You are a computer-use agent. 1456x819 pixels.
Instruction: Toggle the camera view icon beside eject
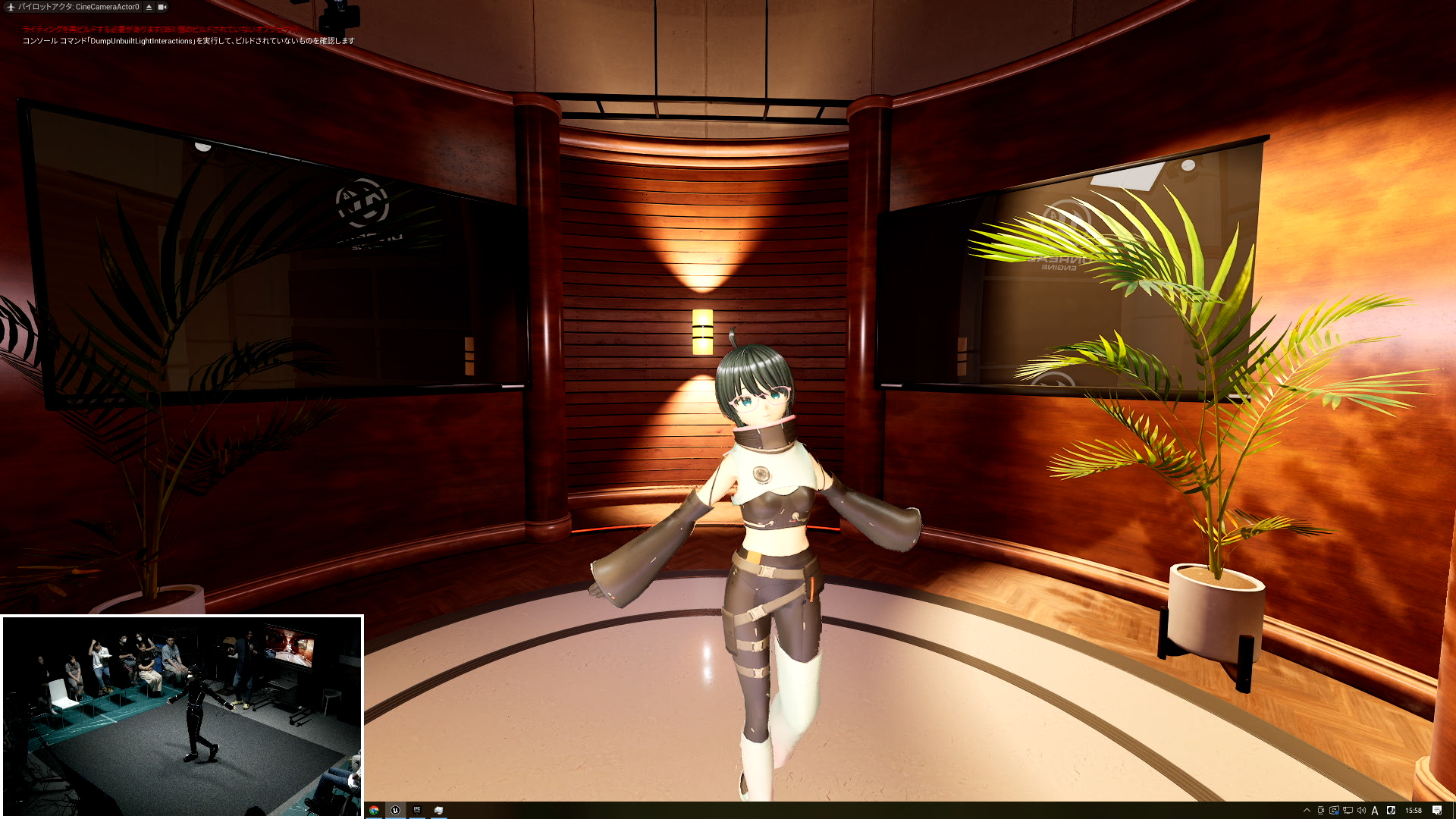(x=162, y=7)
